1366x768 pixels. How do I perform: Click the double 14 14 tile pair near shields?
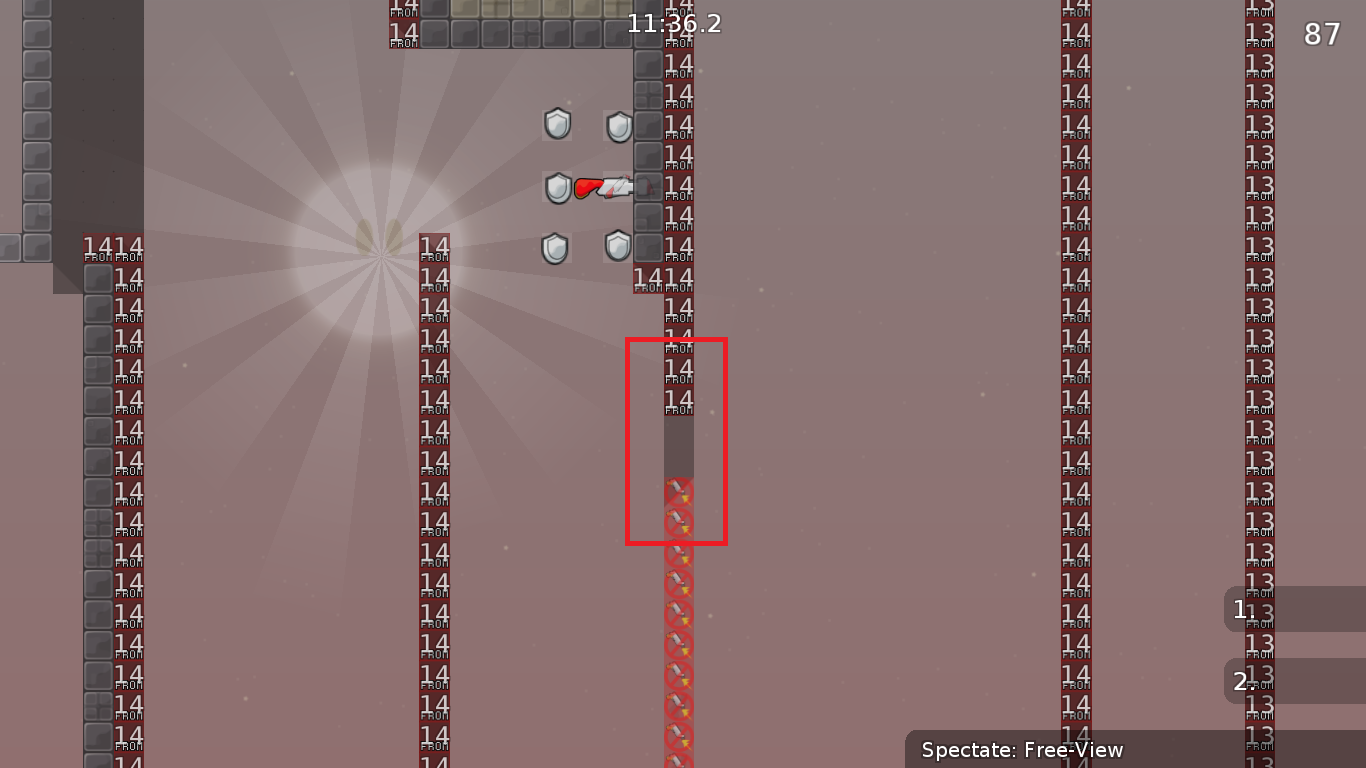(661, 277)
